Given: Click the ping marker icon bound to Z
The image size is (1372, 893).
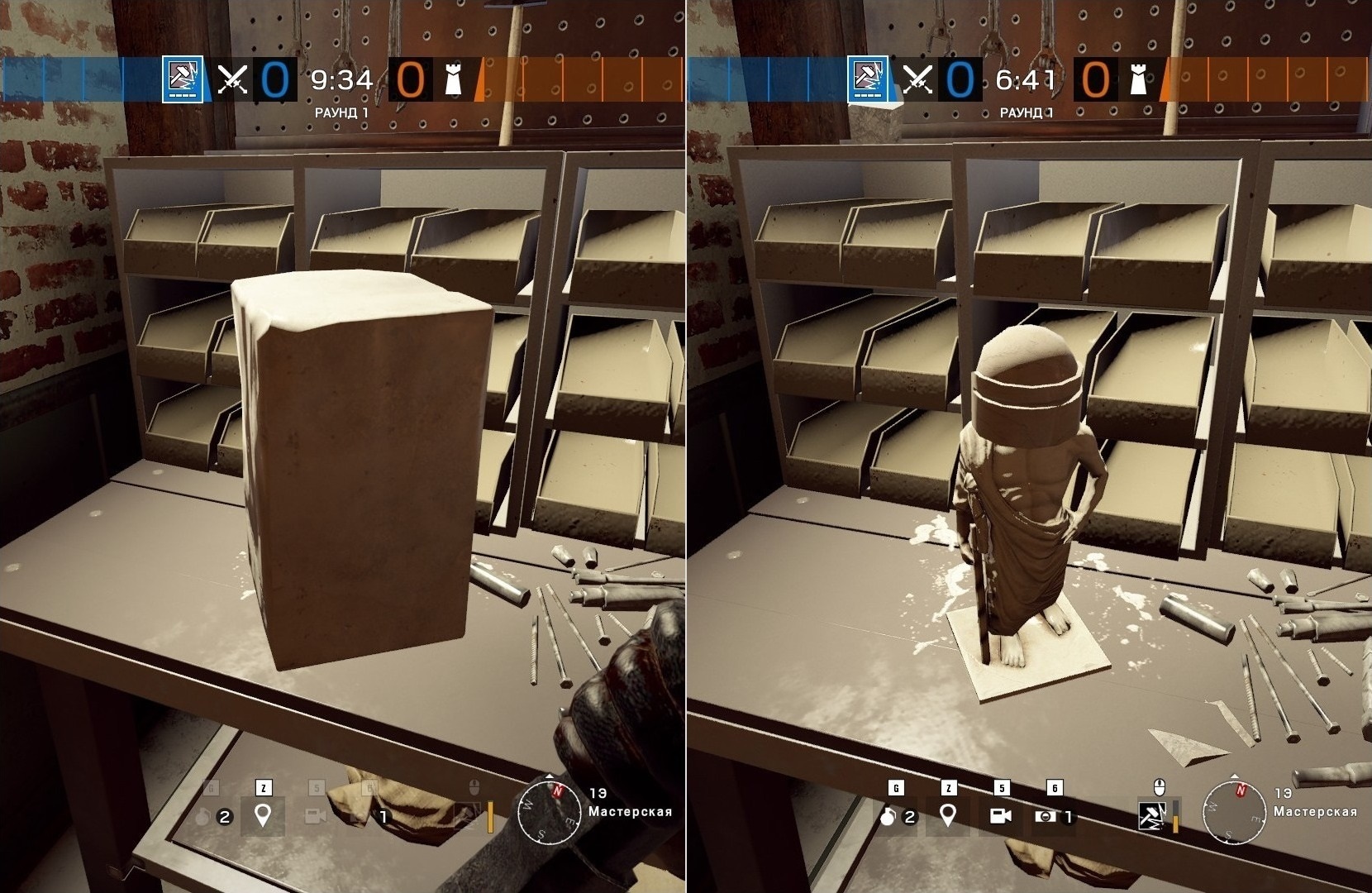Looking at the screenshot, I should (949, 814).
